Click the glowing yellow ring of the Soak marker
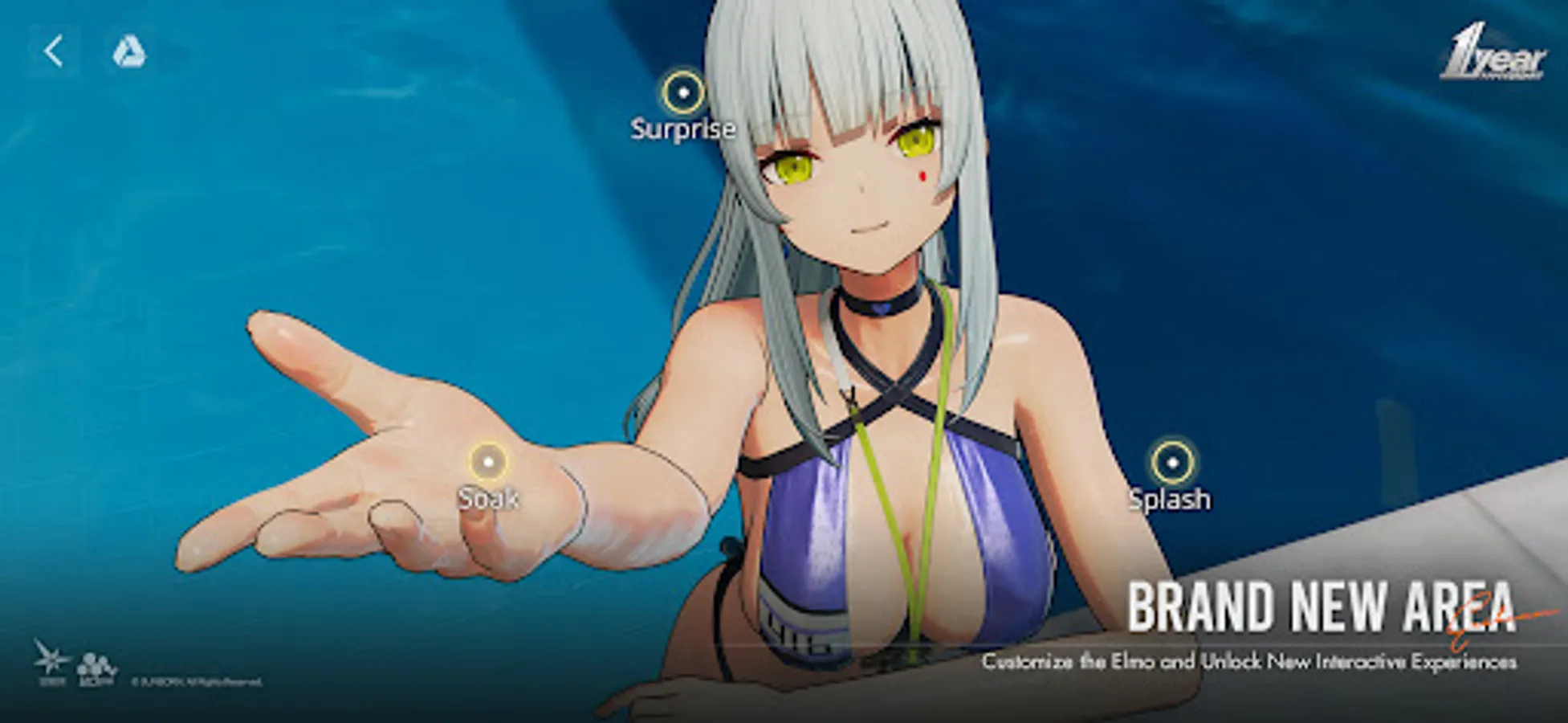 pos(487,461)
